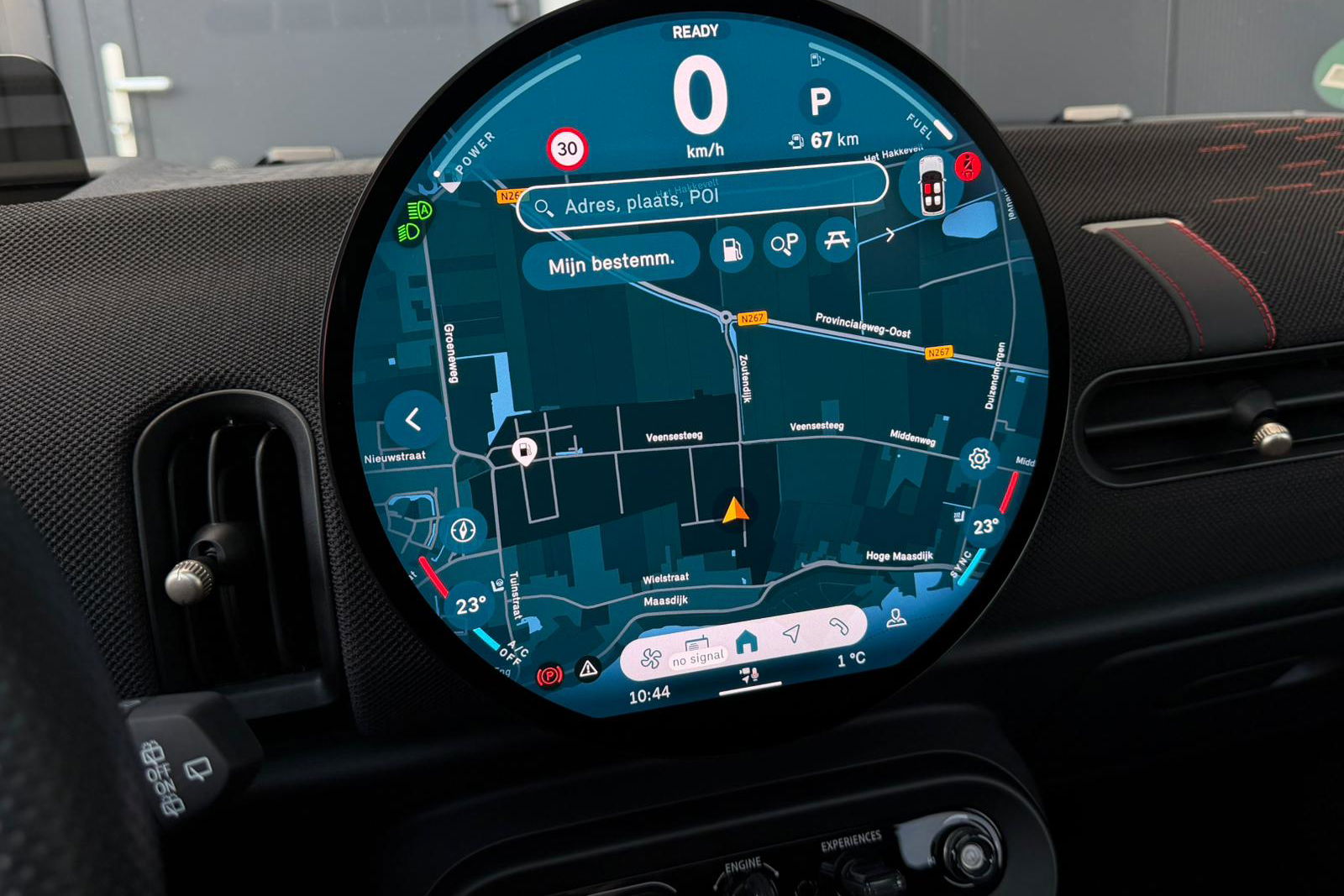Open navigation with the arrow icon
1344x896 pixels.
tap(791, 633)
